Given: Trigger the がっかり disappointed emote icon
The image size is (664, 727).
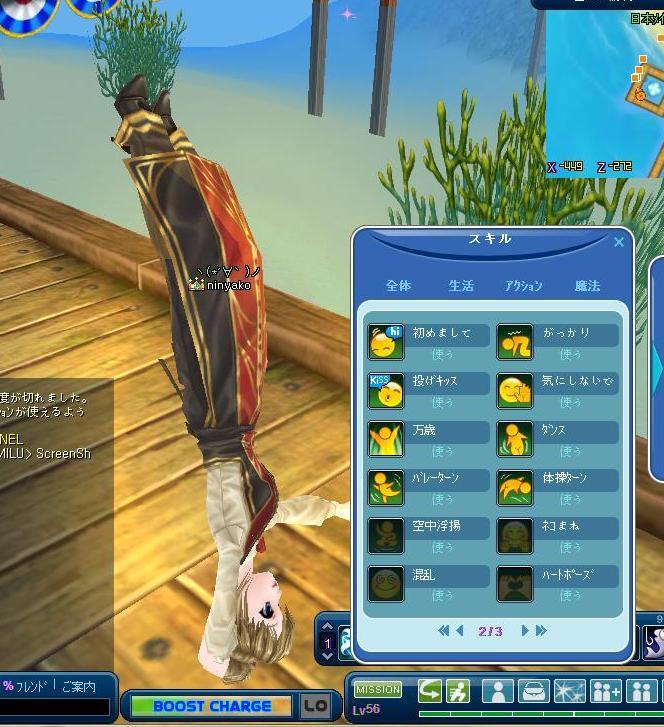Looking at the screenshot, I should (x=515, y=342).
